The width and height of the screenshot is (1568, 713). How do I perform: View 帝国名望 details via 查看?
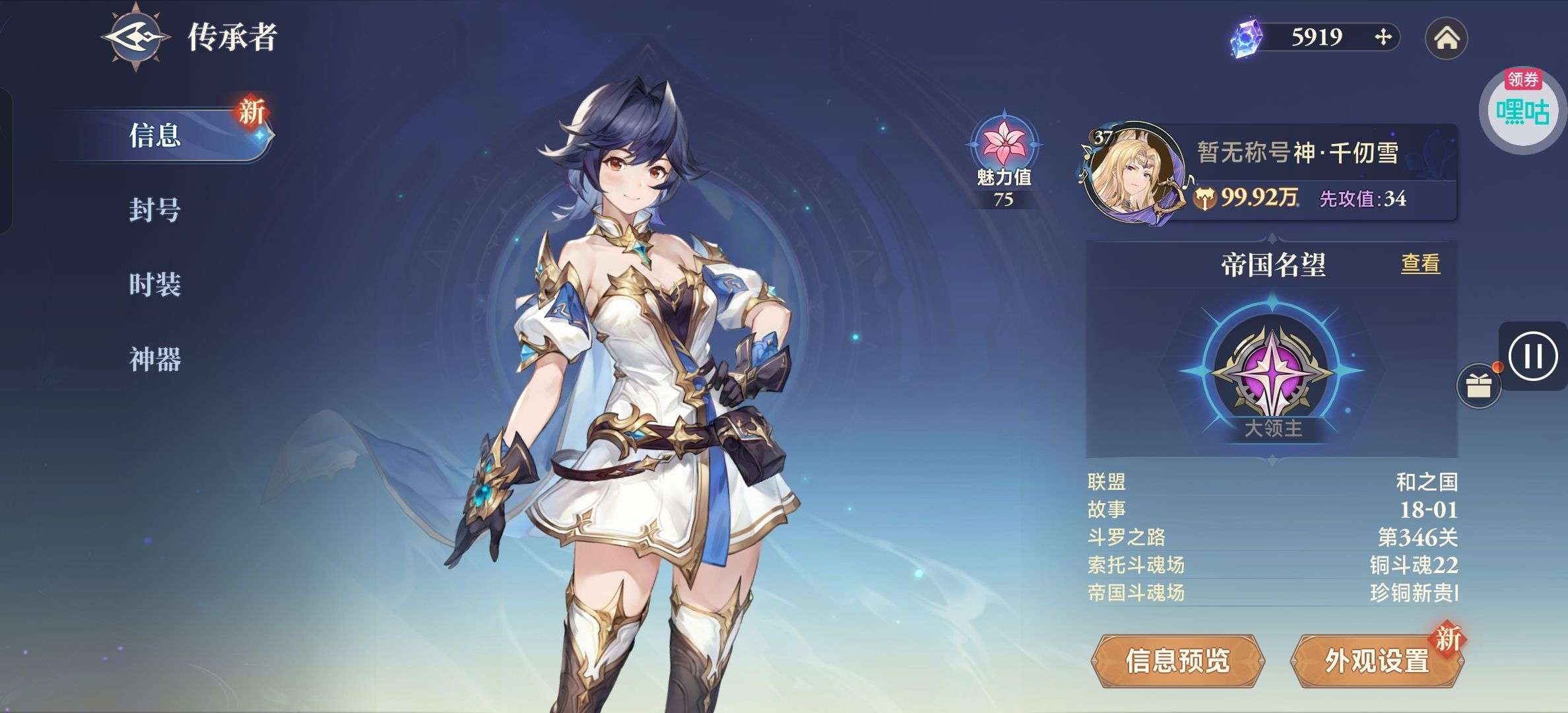point(1420,264)
